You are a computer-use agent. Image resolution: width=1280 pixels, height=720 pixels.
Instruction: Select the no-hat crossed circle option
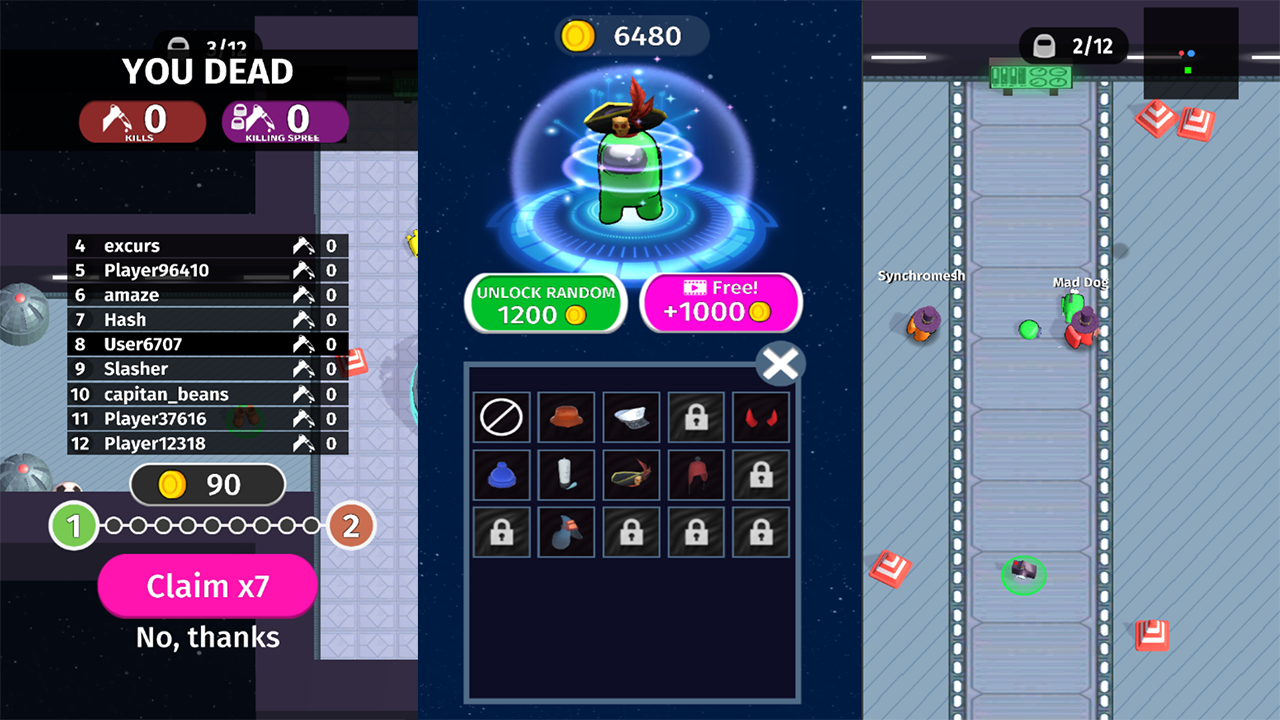point(501,417)
